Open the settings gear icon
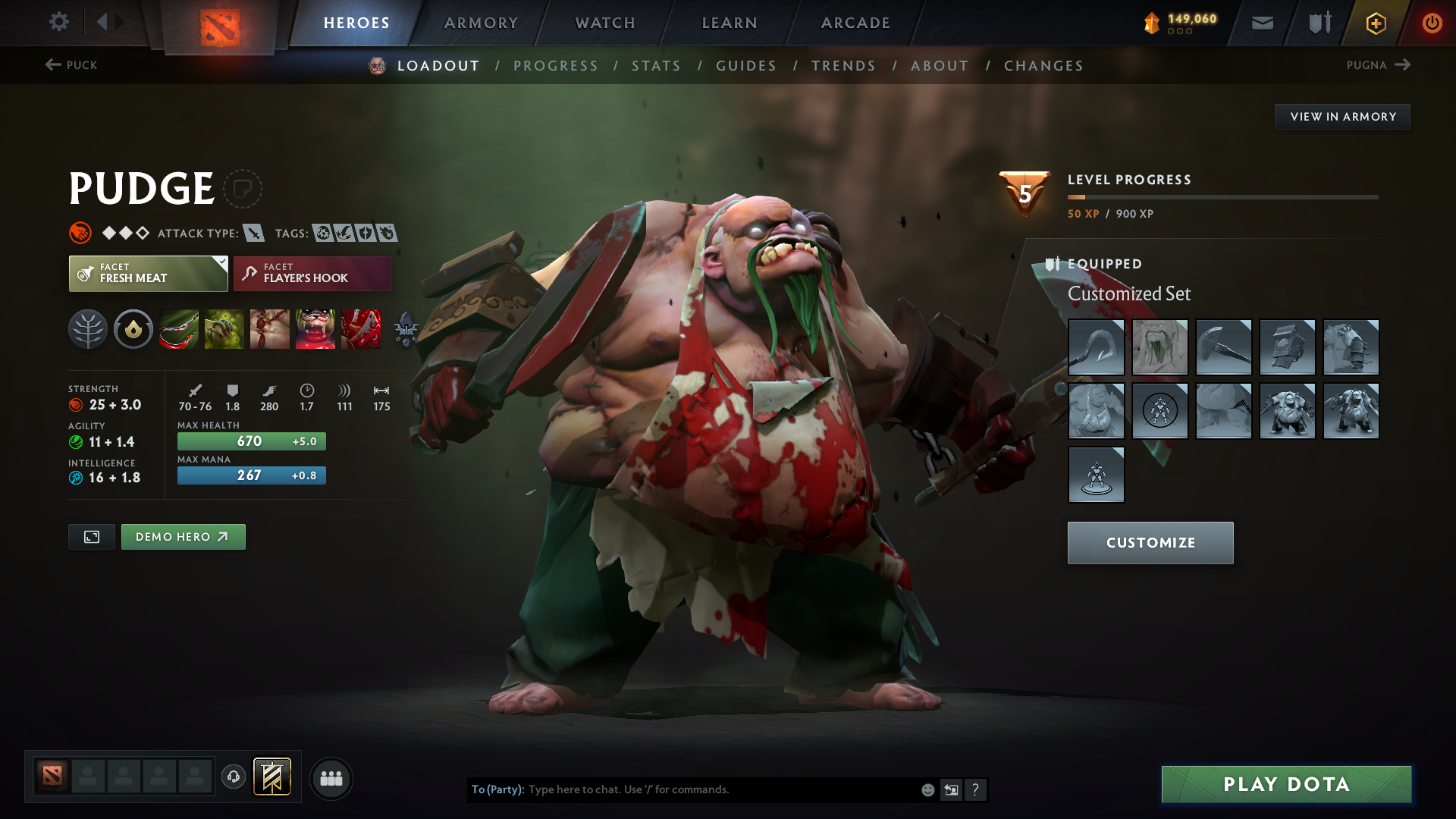 pos(59,22)
